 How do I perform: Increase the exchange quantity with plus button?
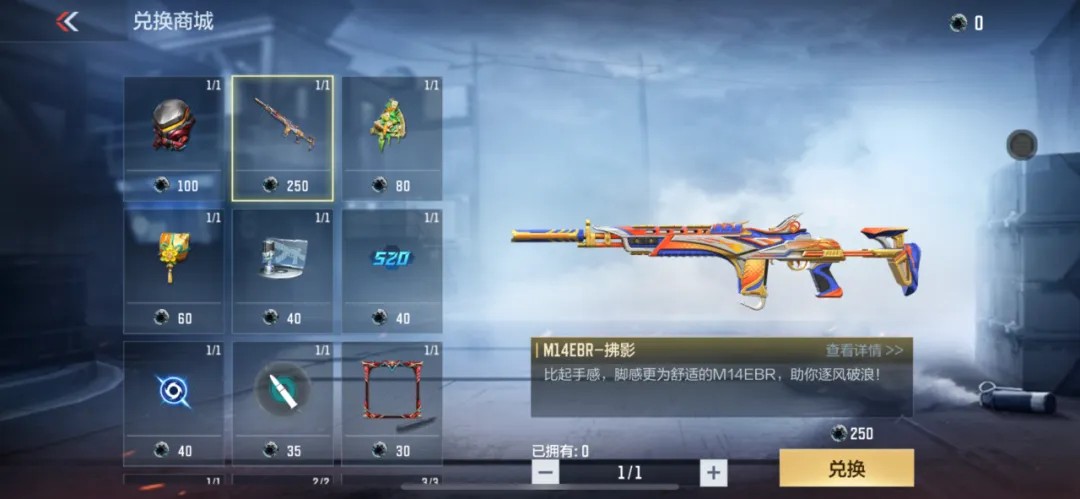click(712, 472)
